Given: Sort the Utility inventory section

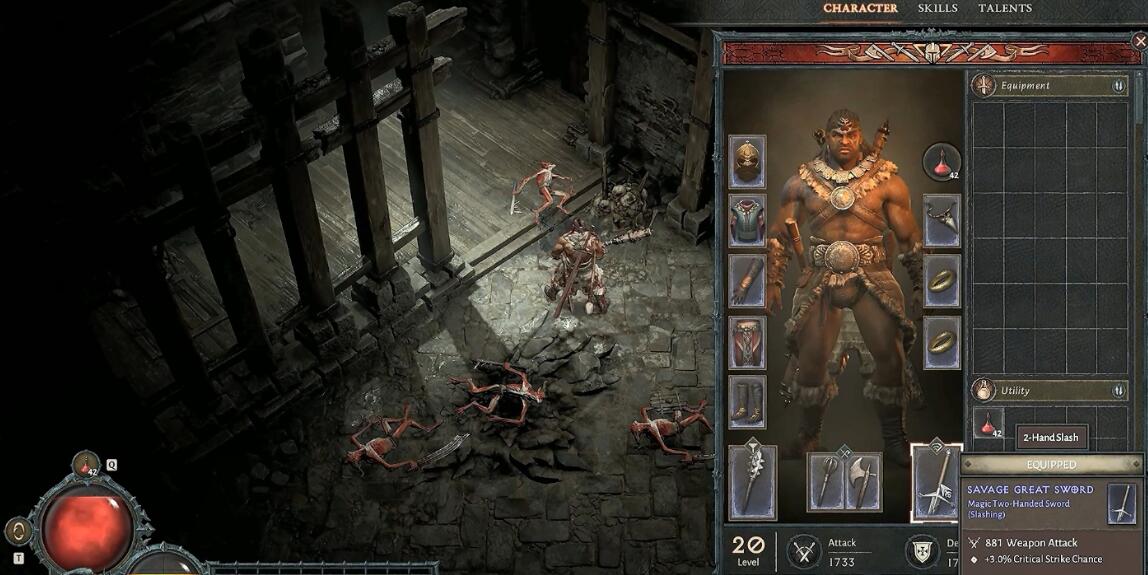Looking at the screenshot, I should [x=1118, y=391].
